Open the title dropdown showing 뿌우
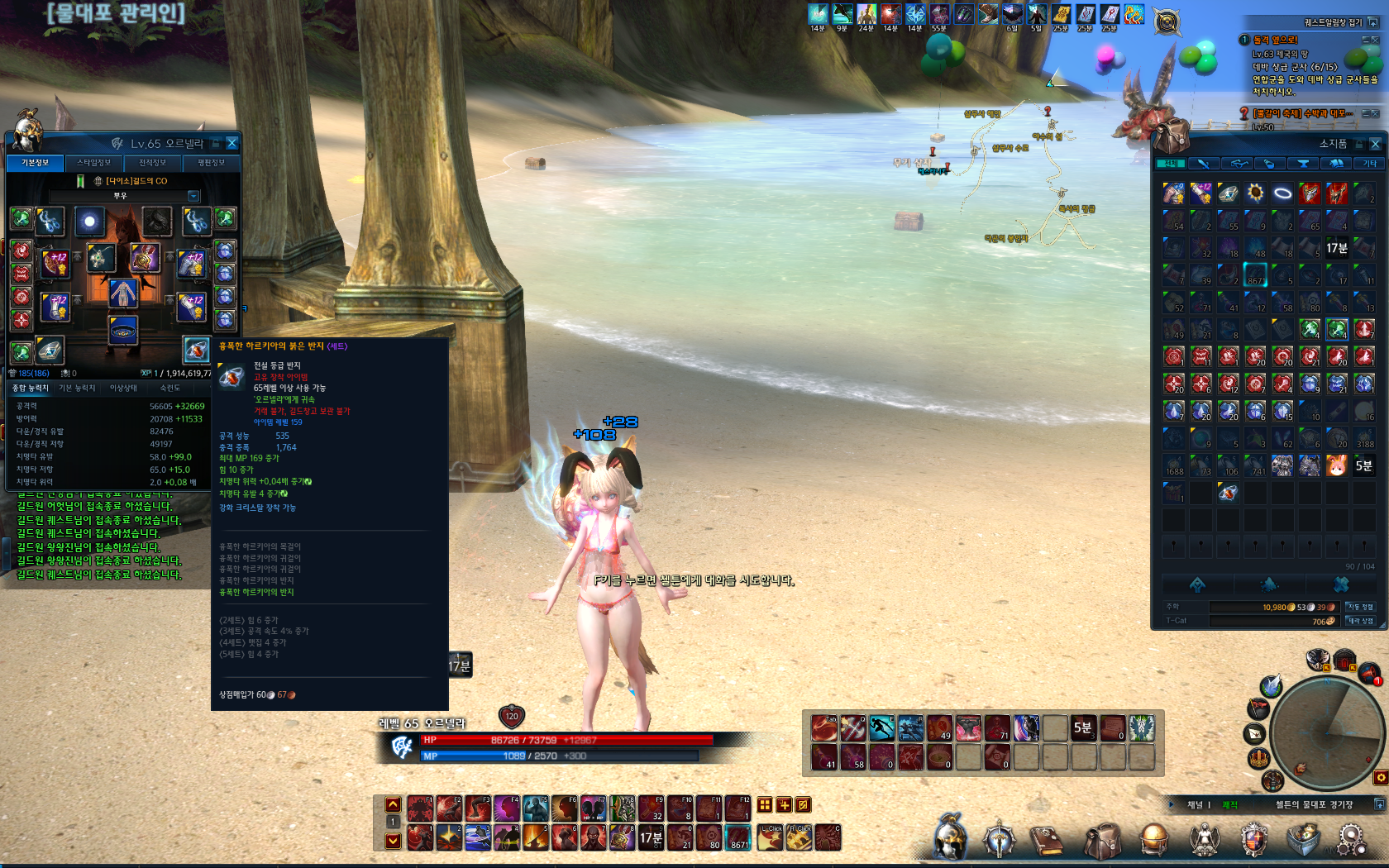1389x868 pixels. click(x=193, y=196)
